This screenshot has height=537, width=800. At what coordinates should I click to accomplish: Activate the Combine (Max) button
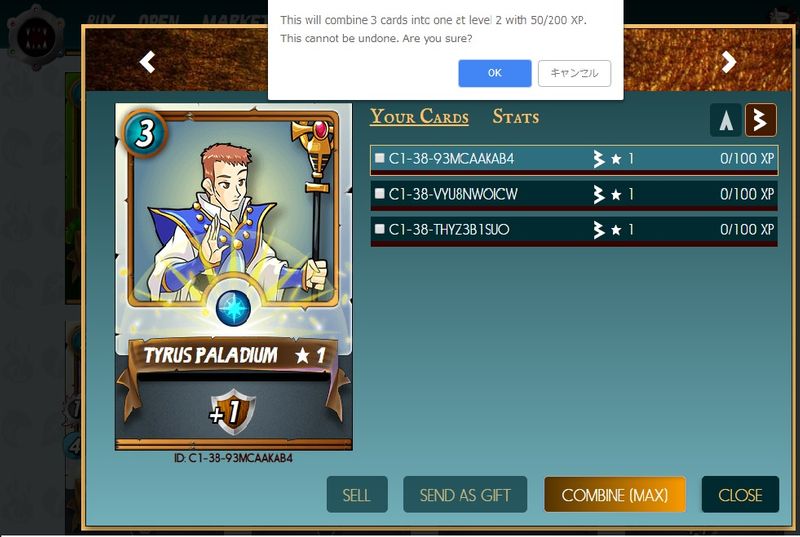pyautogui.click(x=615, y=495)
